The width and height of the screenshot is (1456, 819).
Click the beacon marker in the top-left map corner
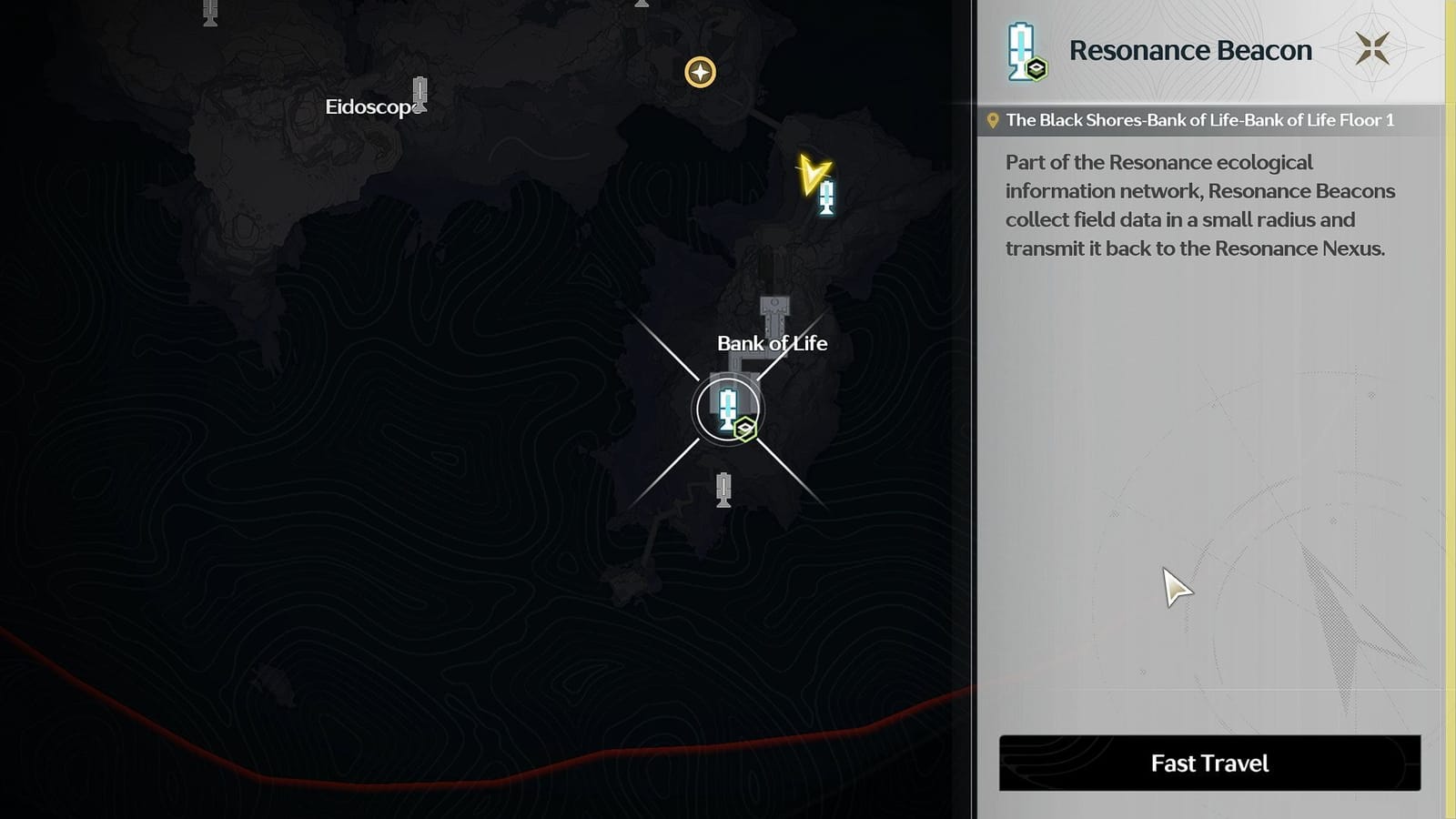pos(209,14)
